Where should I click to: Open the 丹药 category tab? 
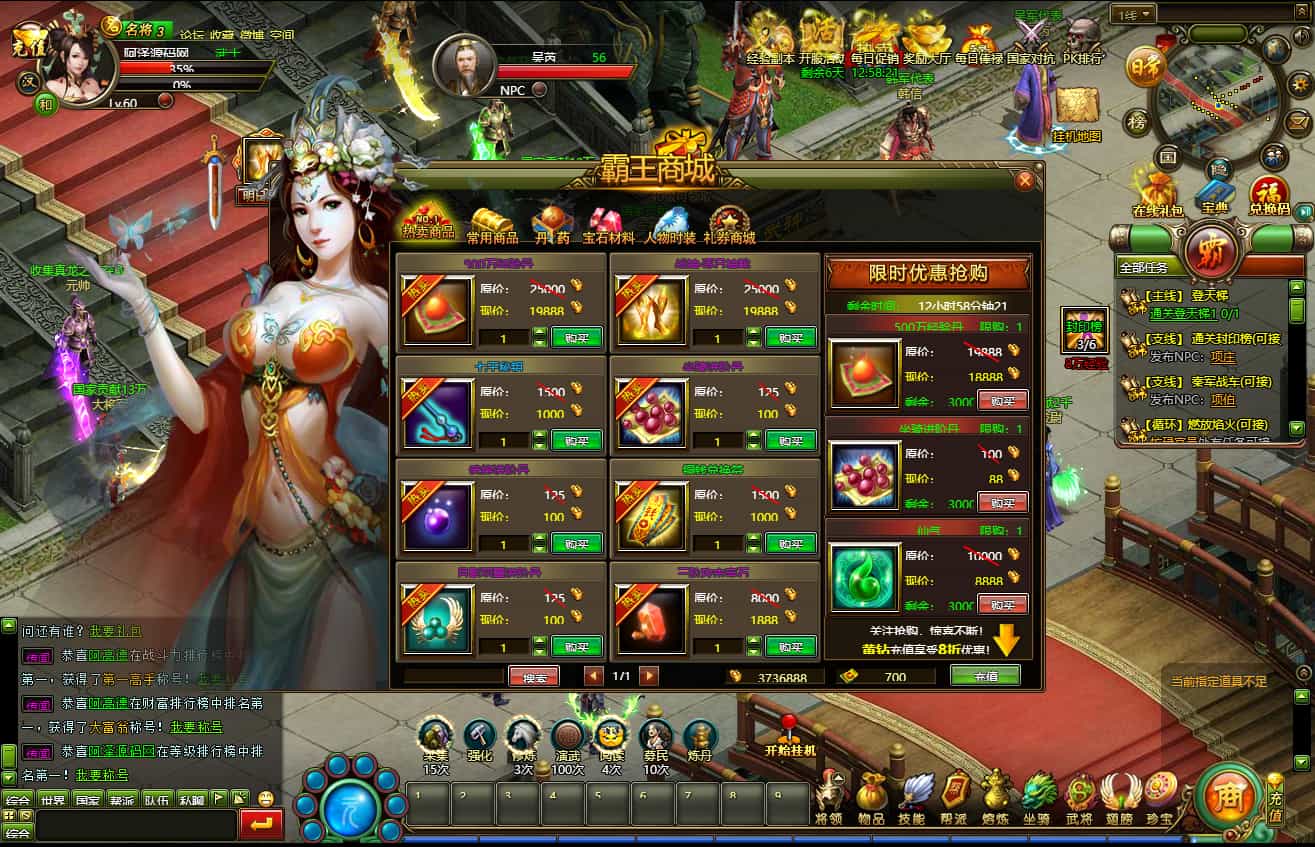coord(551,225)
